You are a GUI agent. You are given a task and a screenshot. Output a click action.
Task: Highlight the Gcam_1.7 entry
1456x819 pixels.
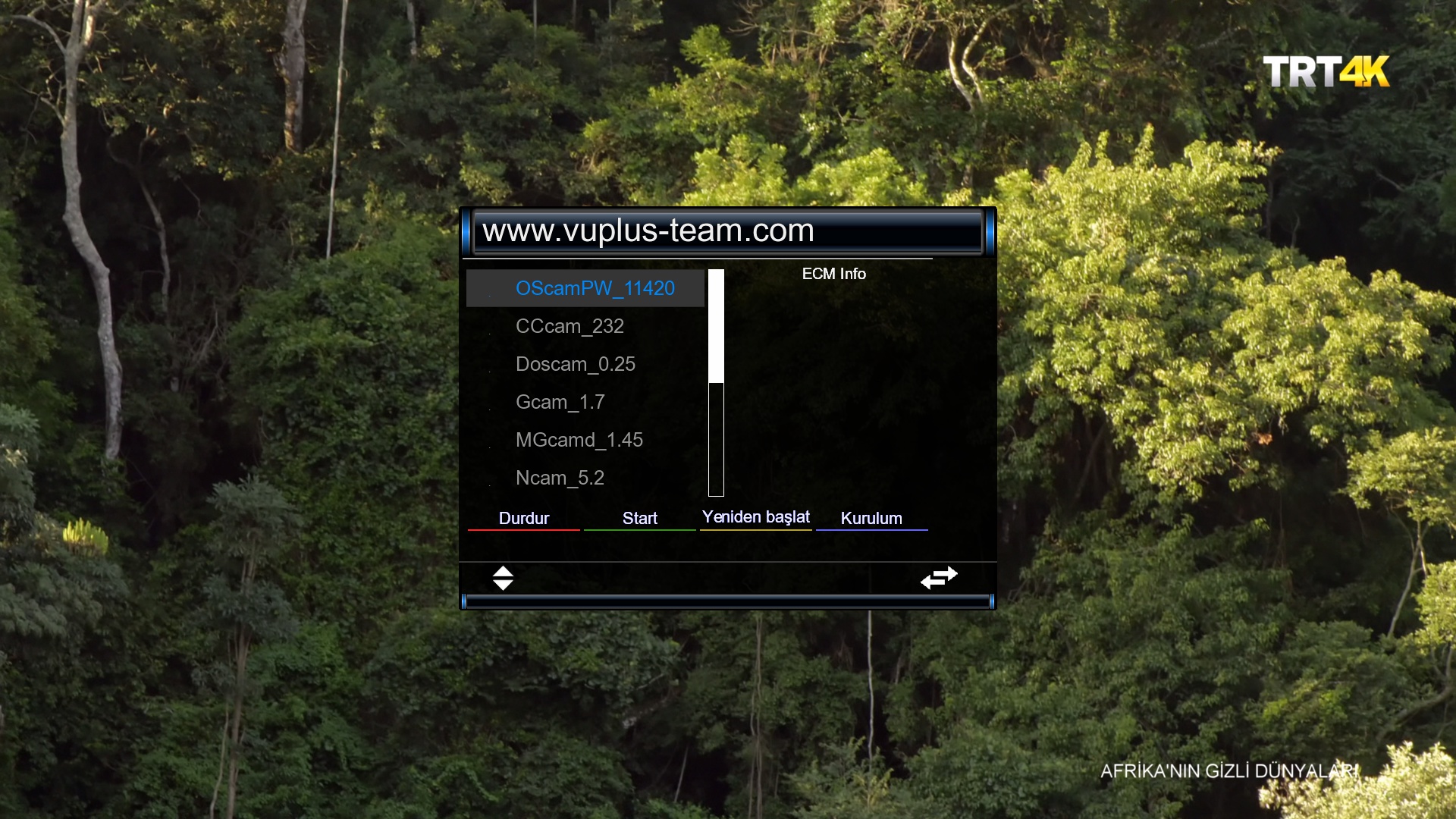560,402
